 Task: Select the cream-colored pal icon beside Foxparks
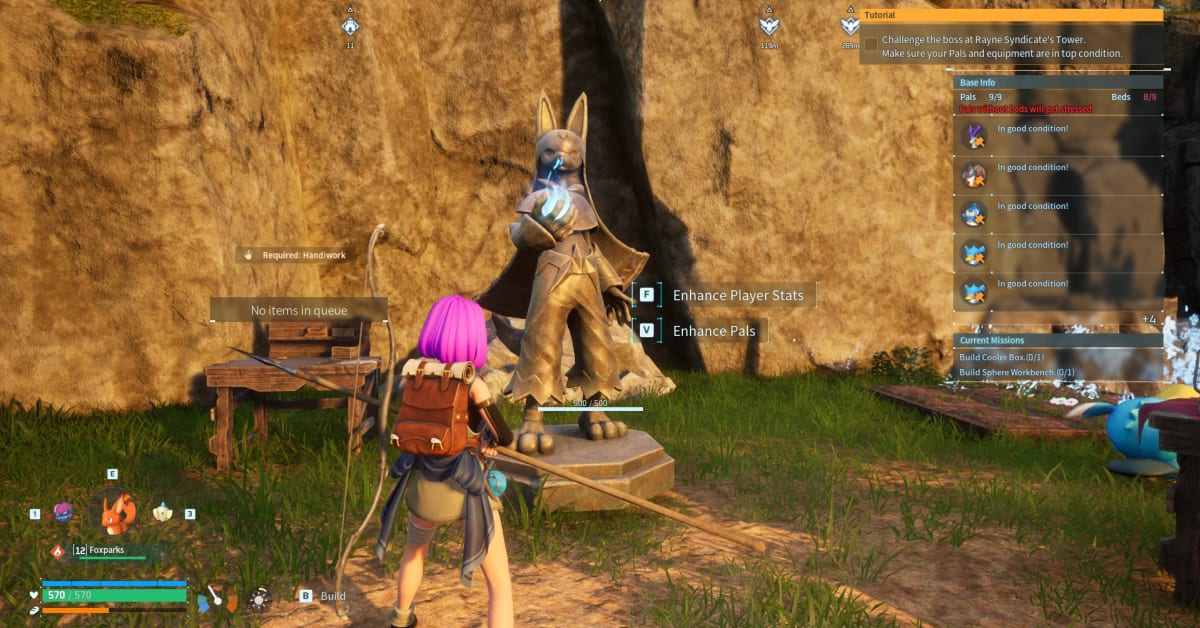[x=163, y=512]
